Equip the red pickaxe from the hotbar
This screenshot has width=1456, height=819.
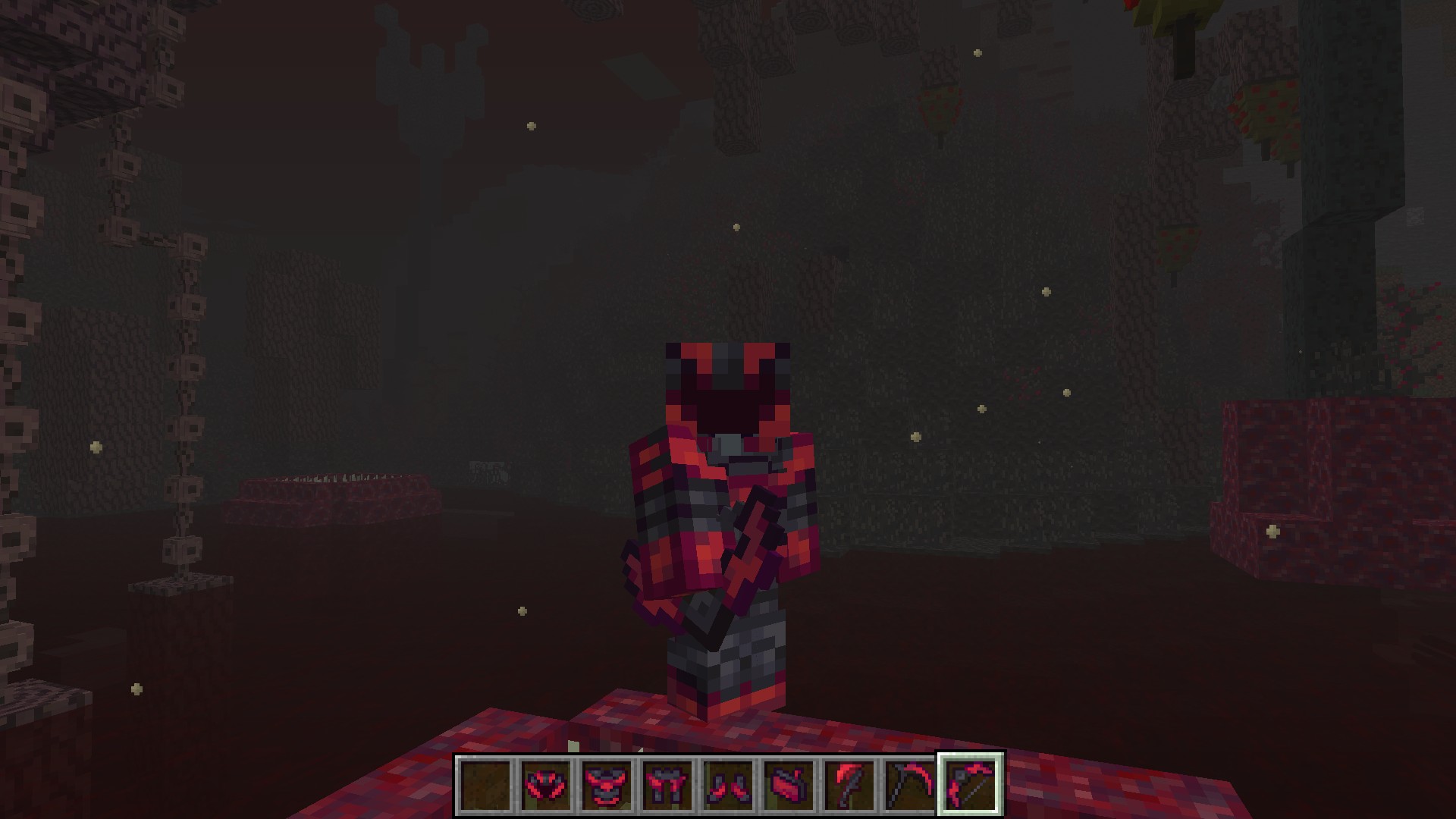pyautogui.click(x=911, y=785)
